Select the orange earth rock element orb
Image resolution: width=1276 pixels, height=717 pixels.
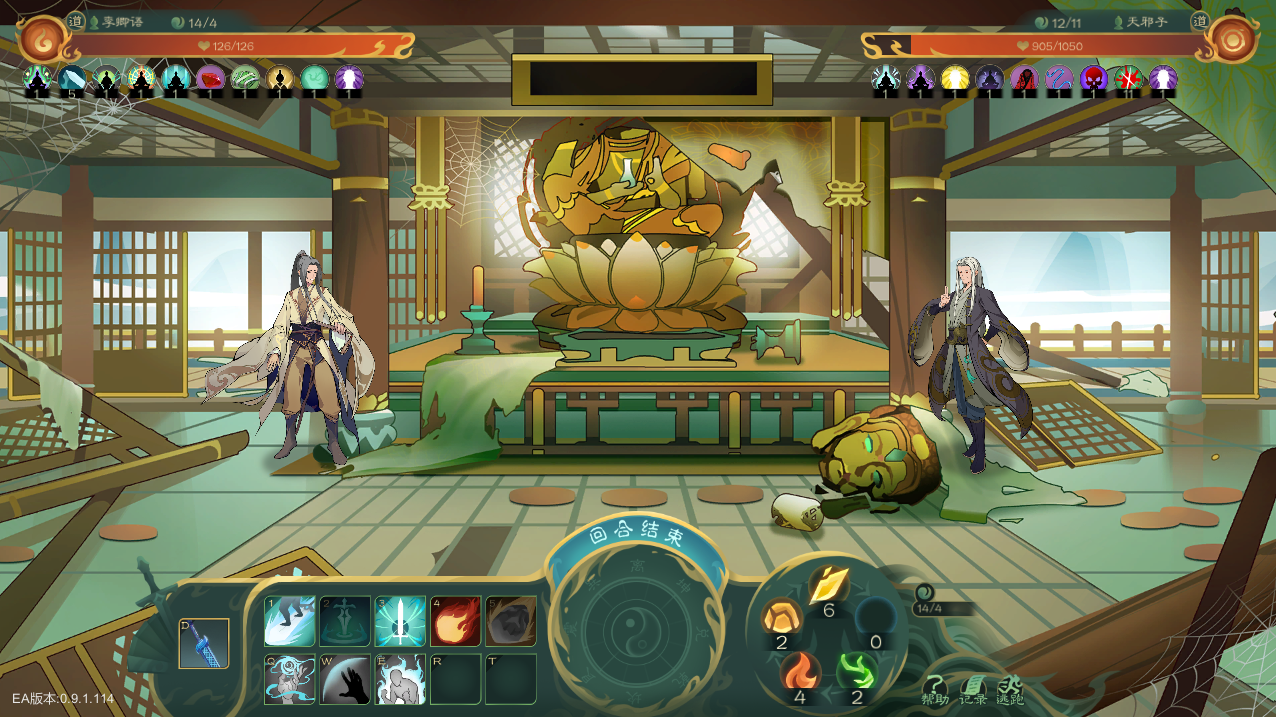click(x=780, y=617)
